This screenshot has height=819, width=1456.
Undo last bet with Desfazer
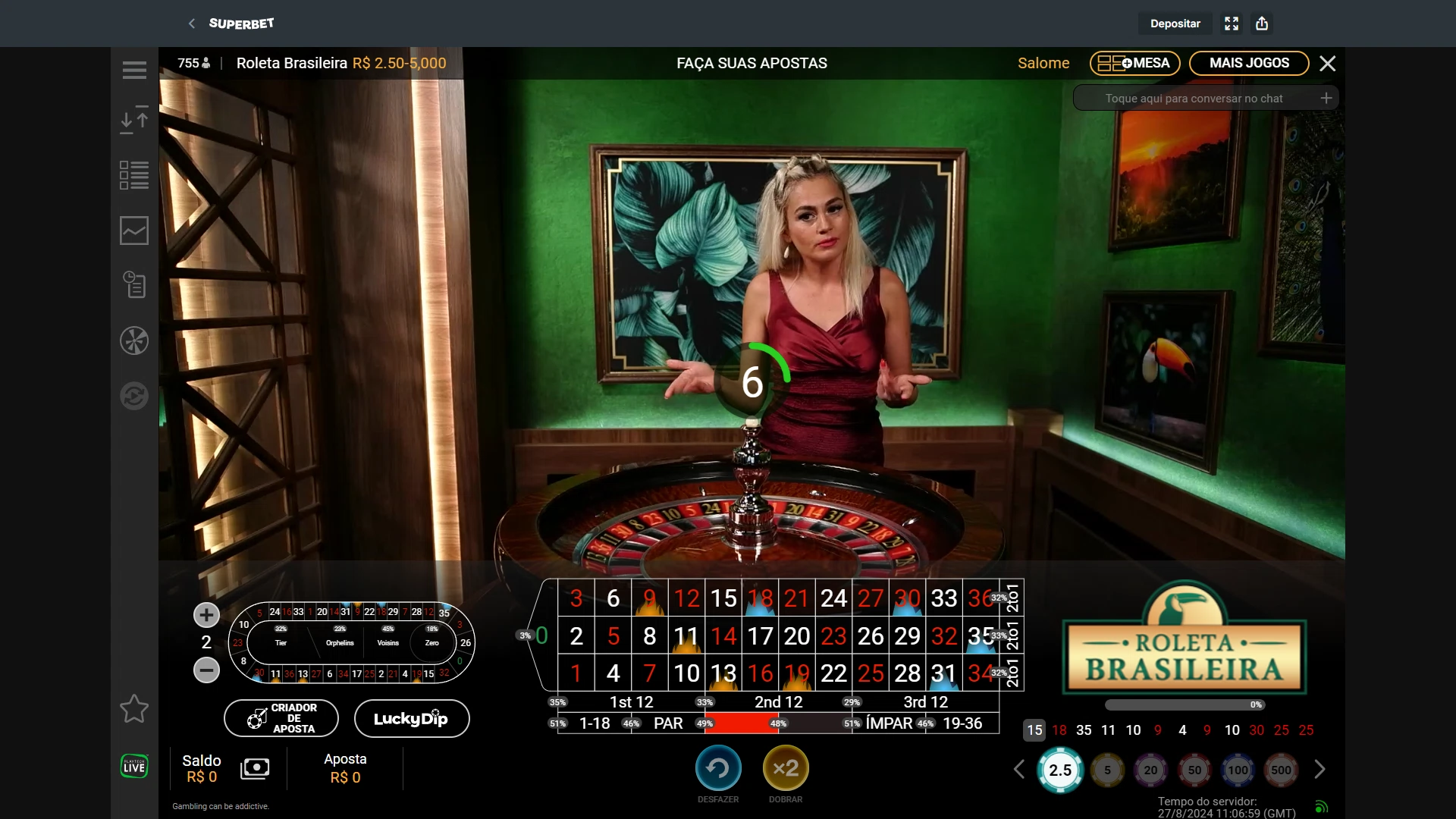pyautogui.click(x=717, y=769)
